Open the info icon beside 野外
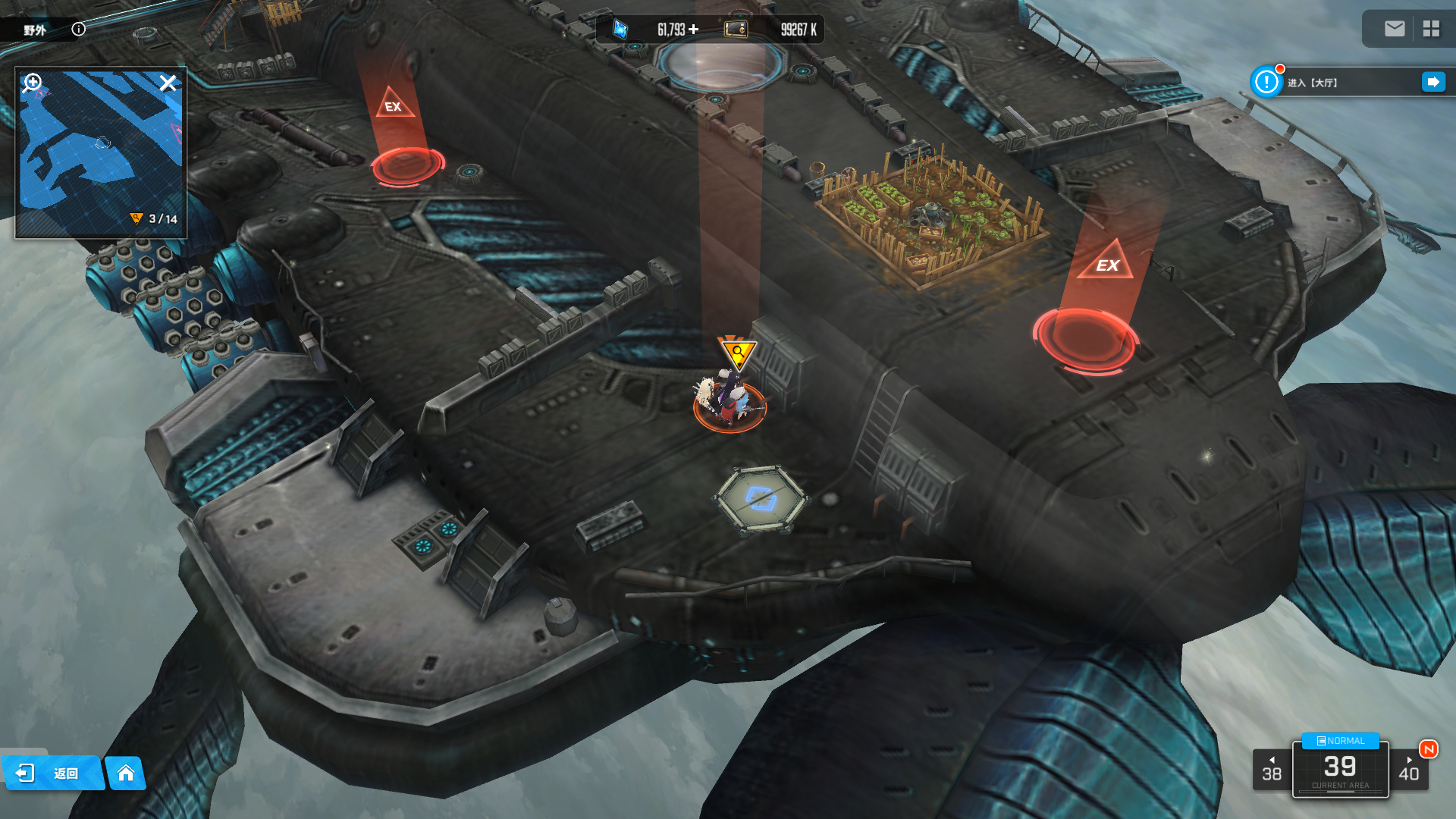Viewport: 1456px width, 819px height. click(x=79, y=29)
